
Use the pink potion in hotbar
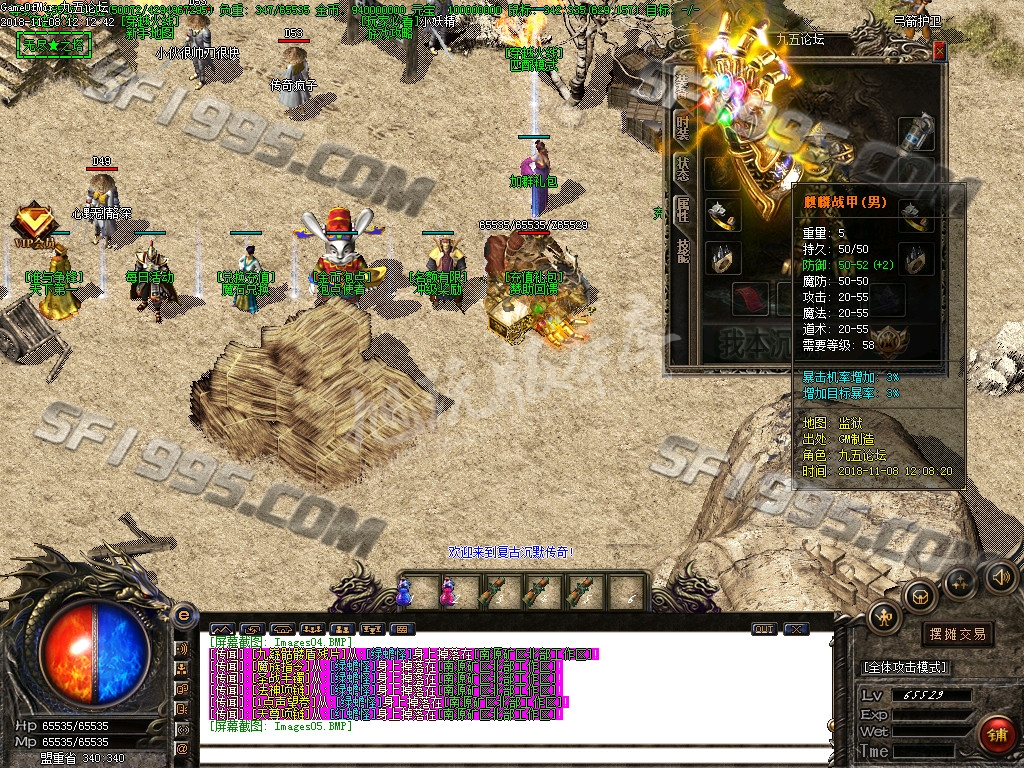(x=448, y=592)
